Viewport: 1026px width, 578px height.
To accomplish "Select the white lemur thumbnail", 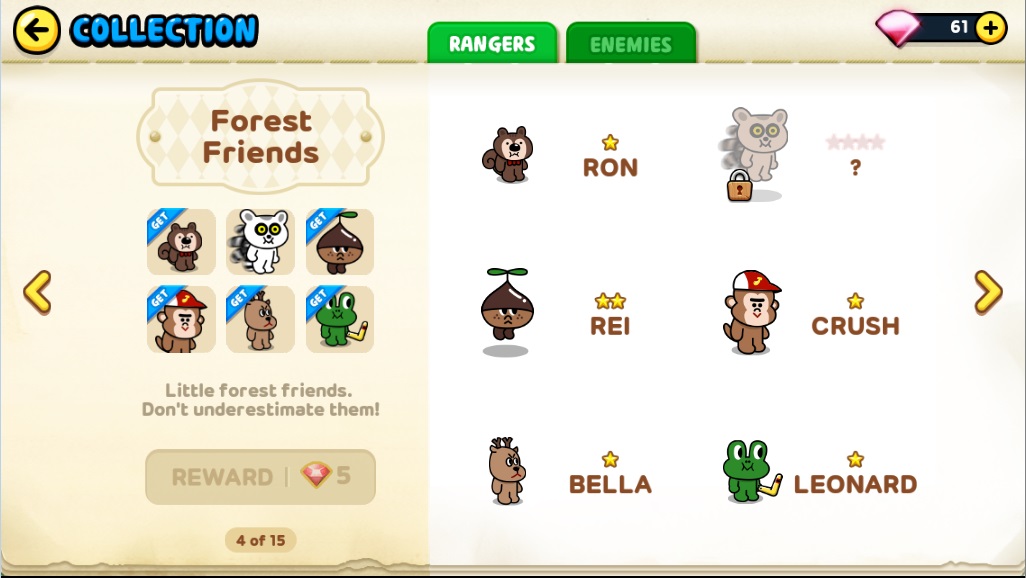I will click(260, 242).
